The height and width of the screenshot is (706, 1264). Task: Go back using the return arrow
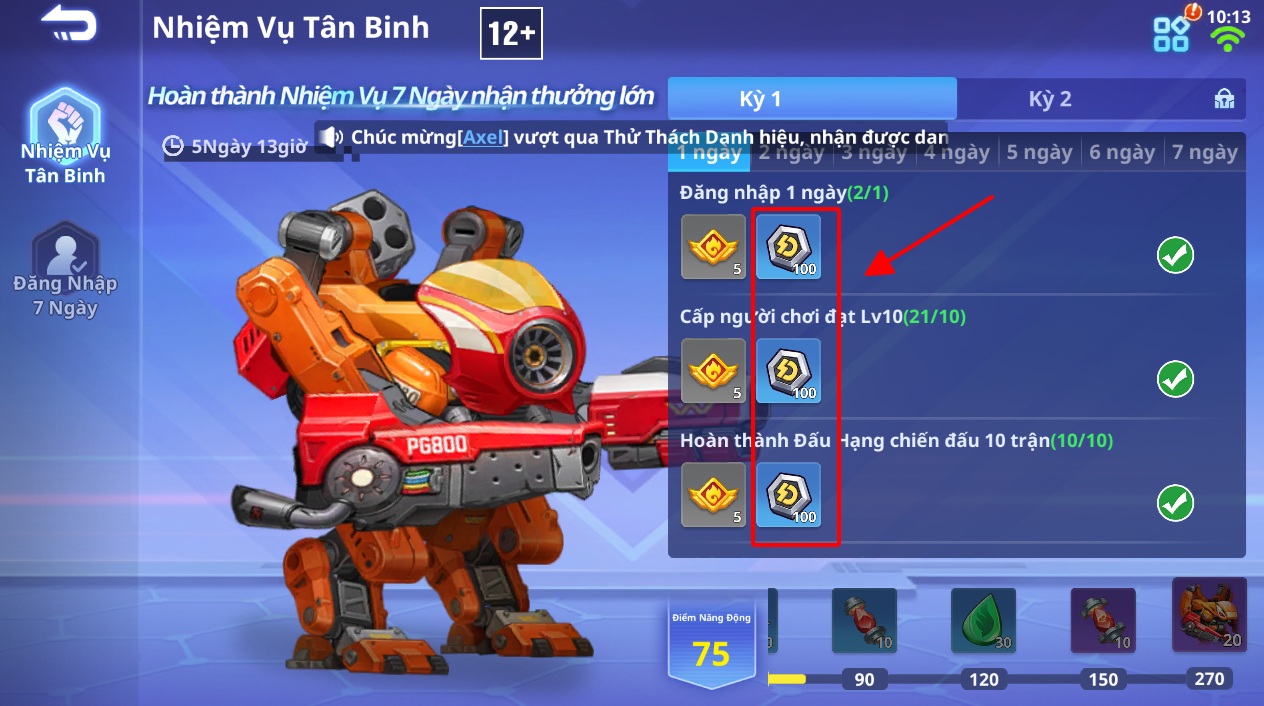(x=68, y=24)
